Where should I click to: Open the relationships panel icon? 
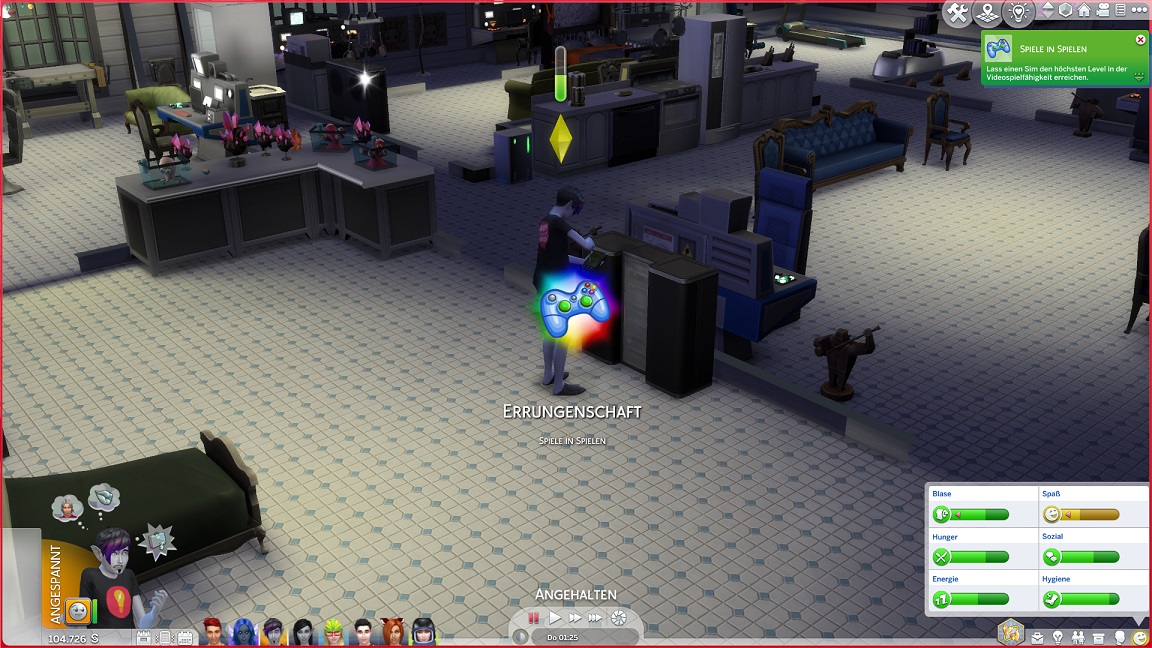point(1078,637)
